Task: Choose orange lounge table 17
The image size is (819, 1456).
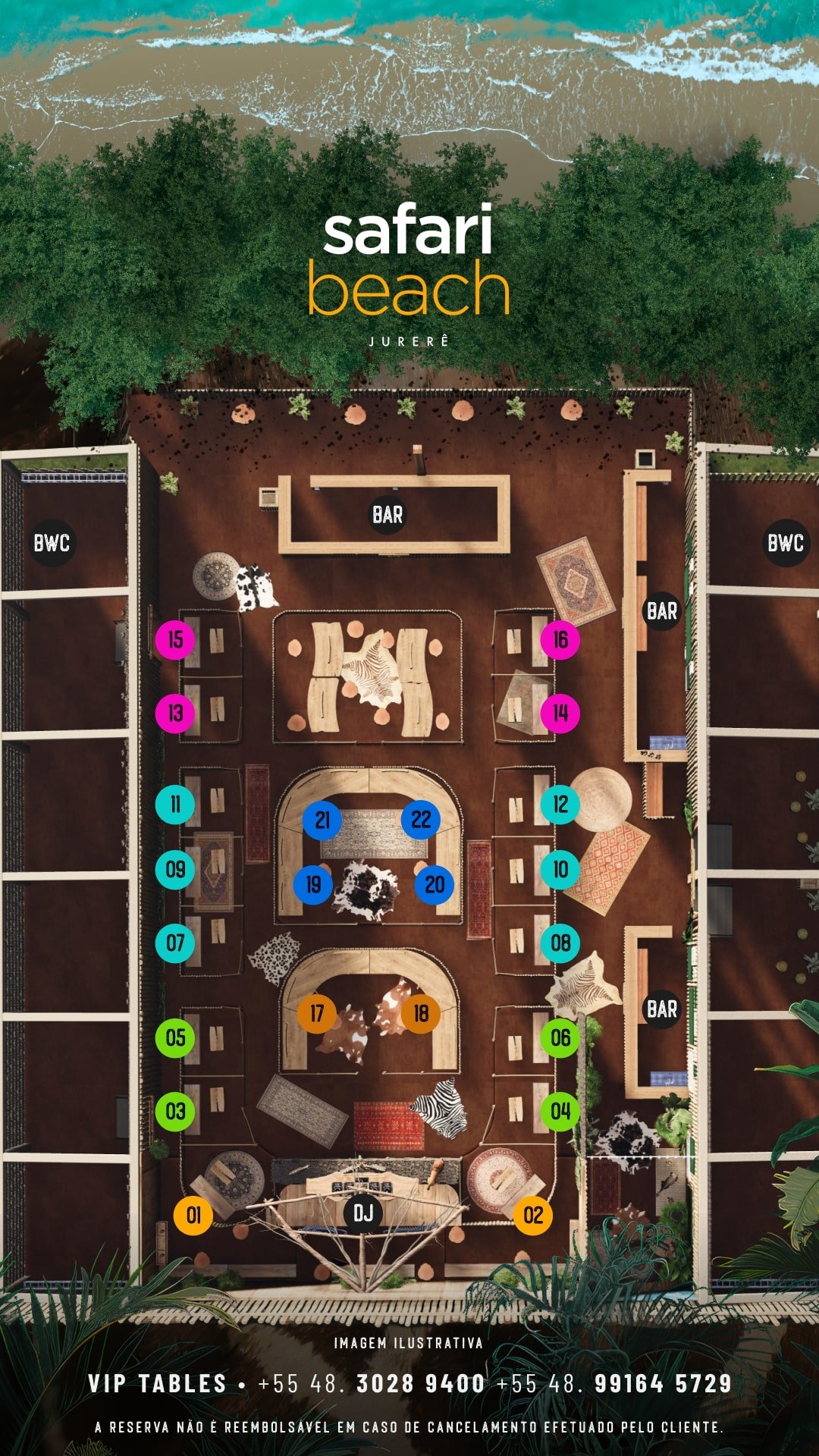Action: click(x=317, y=1013)
